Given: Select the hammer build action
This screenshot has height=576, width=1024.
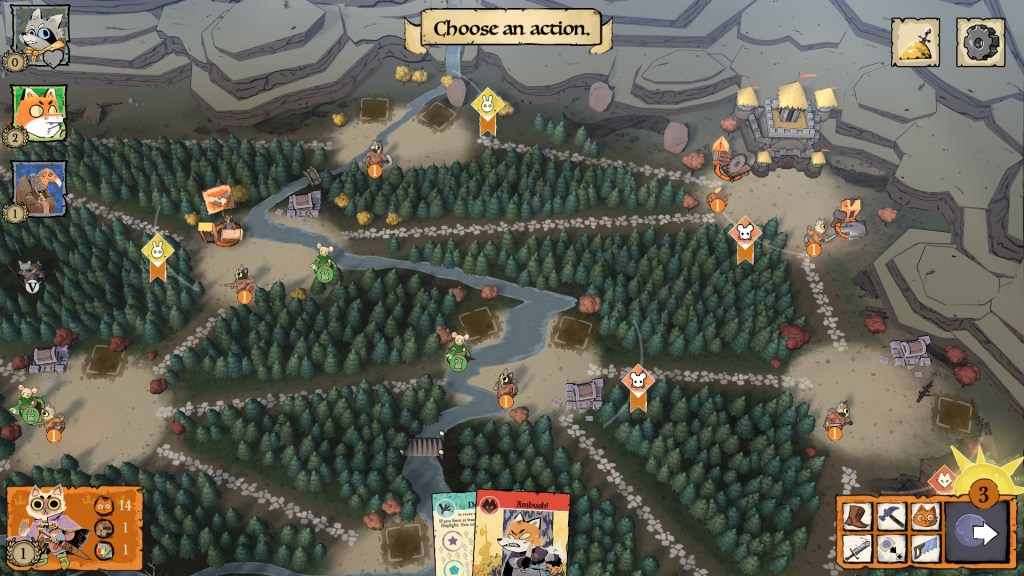Looking at the screenshot, I should [894, 516].
